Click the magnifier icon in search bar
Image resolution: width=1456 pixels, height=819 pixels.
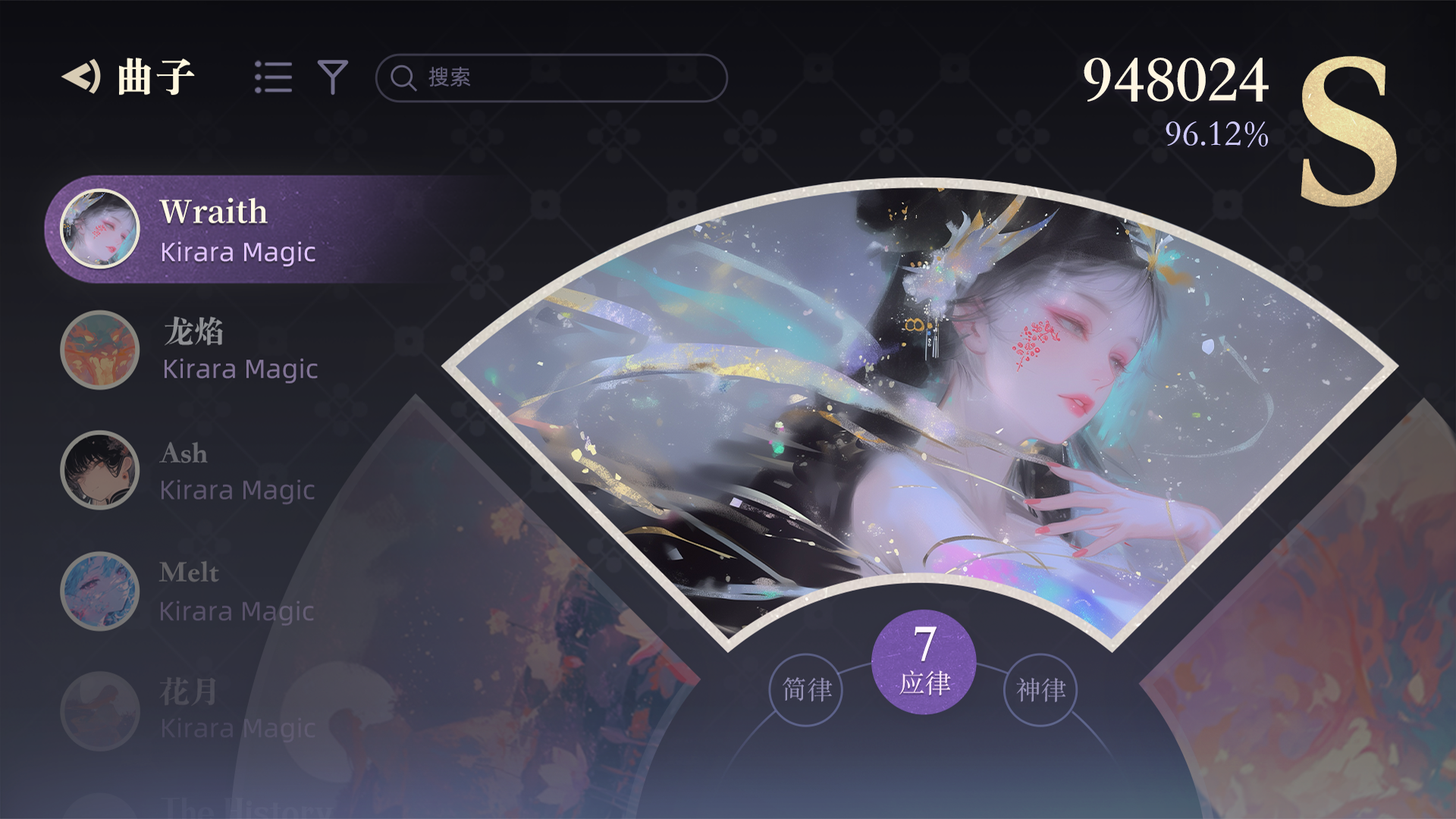402,77
